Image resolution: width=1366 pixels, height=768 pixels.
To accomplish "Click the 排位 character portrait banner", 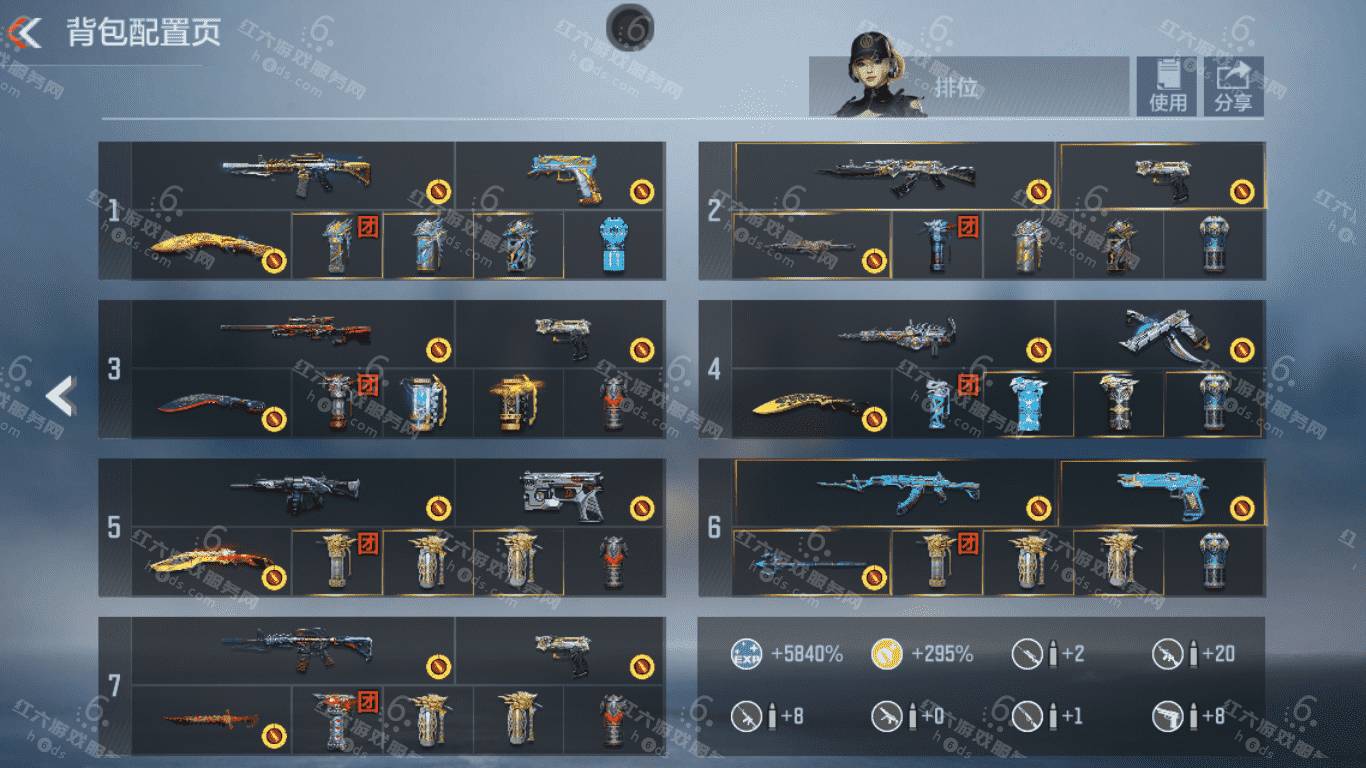I will pyautogui.click(x=968, y=86).
